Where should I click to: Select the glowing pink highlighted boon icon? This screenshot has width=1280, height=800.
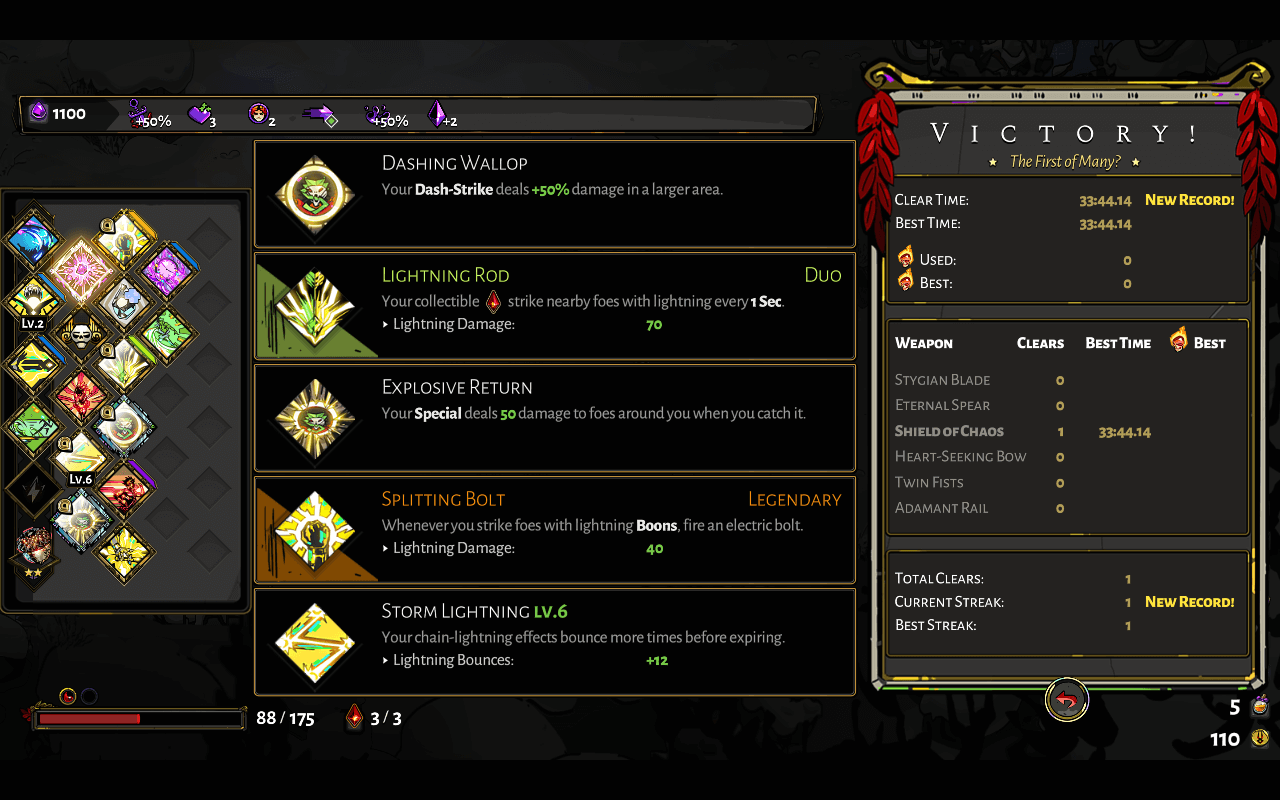80,270
